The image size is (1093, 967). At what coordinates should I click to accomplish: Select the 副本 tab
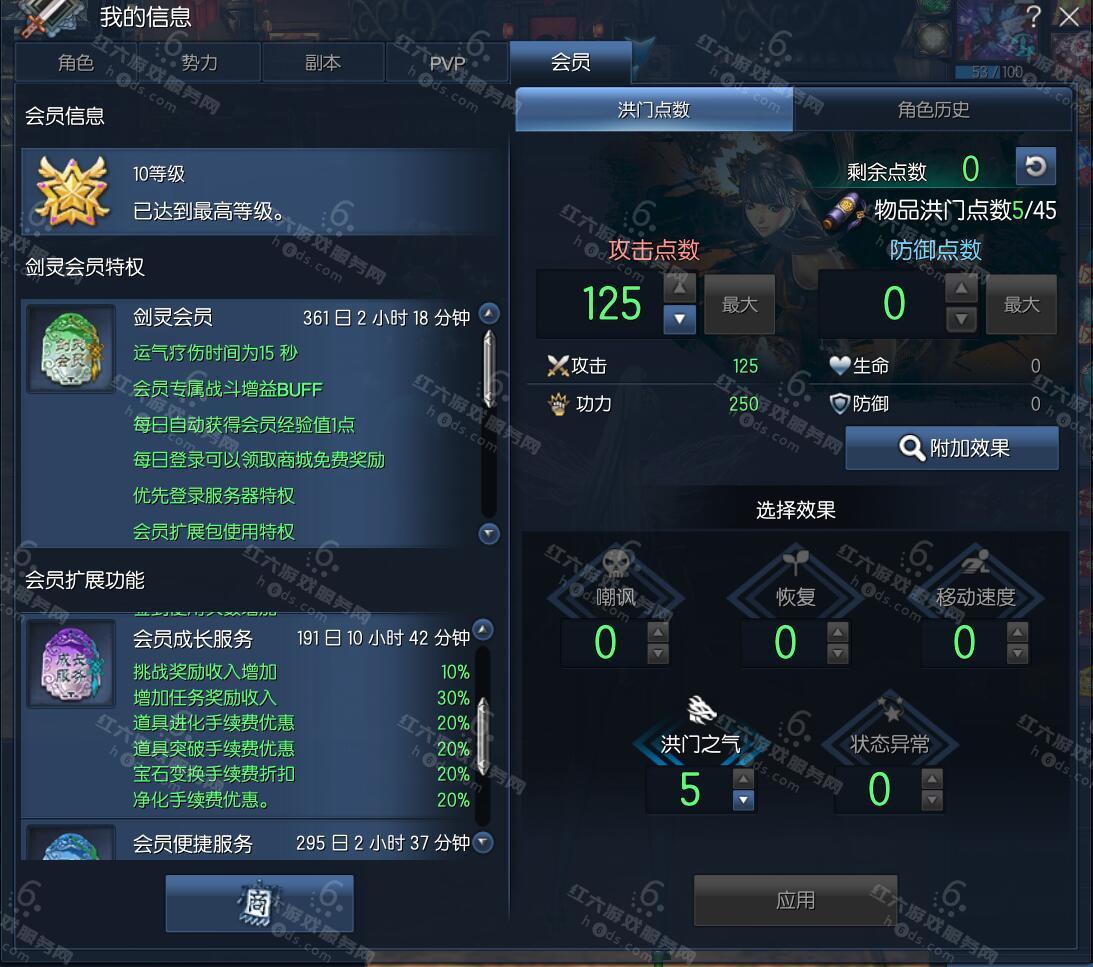[322, 63]
